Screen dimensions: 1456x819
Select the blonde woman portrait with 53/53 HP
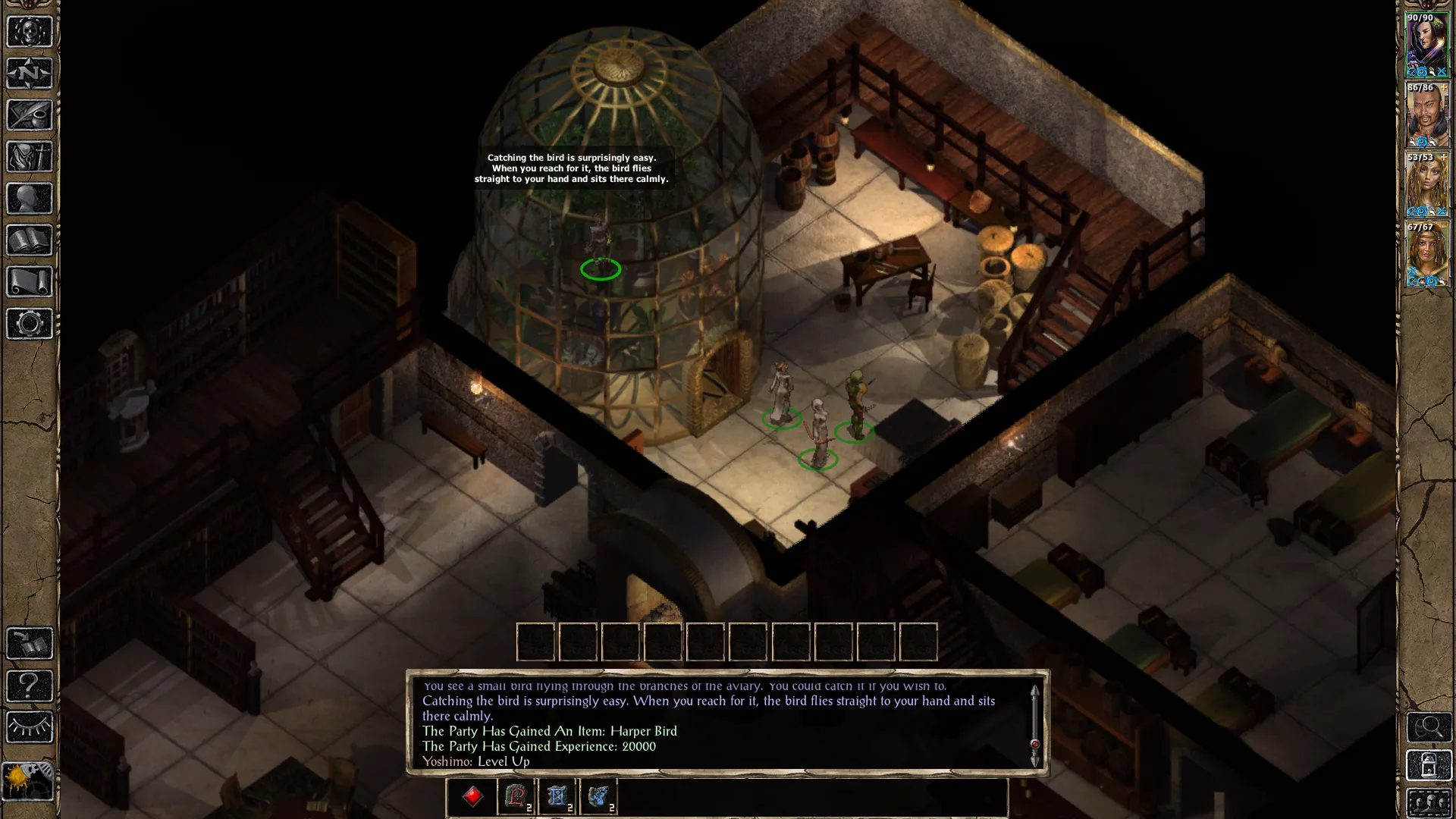click(x=1427, y=184)
